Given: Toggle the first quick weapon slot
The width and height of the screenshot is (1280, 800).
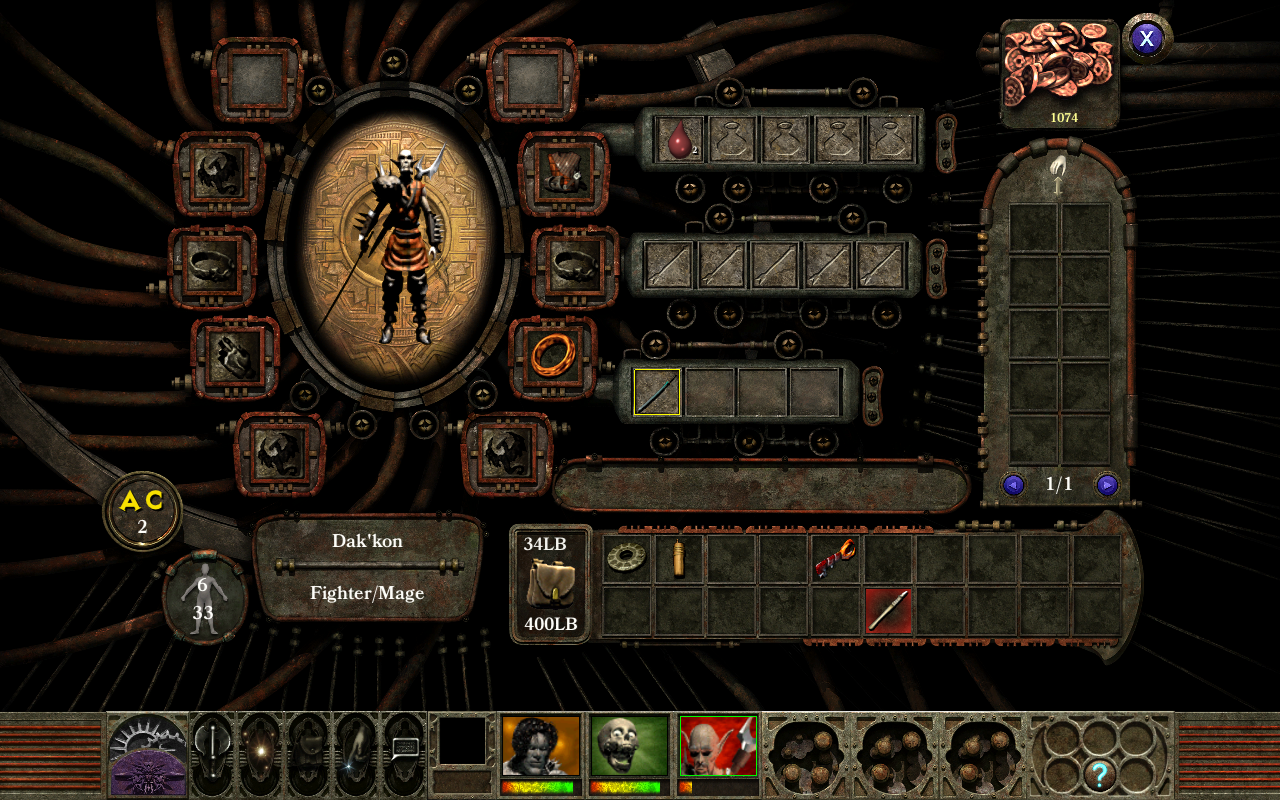Looking at the screenshot, I should coord(656,392).
